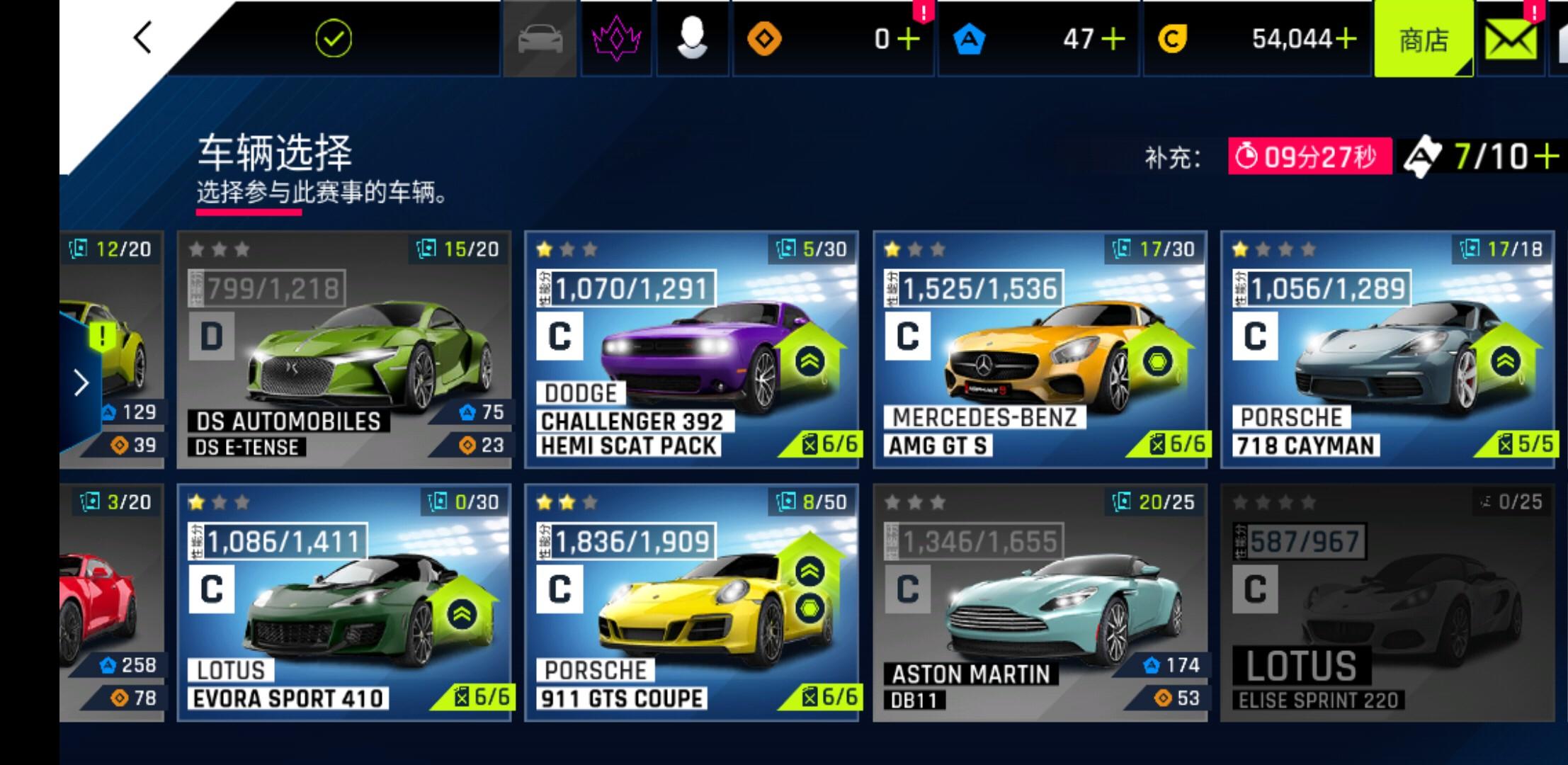Image resolution: width=1568 pixels, height=765 pixels.
Task: Pick the Porsche 718 Cayman card
Action: [1387, 349]
